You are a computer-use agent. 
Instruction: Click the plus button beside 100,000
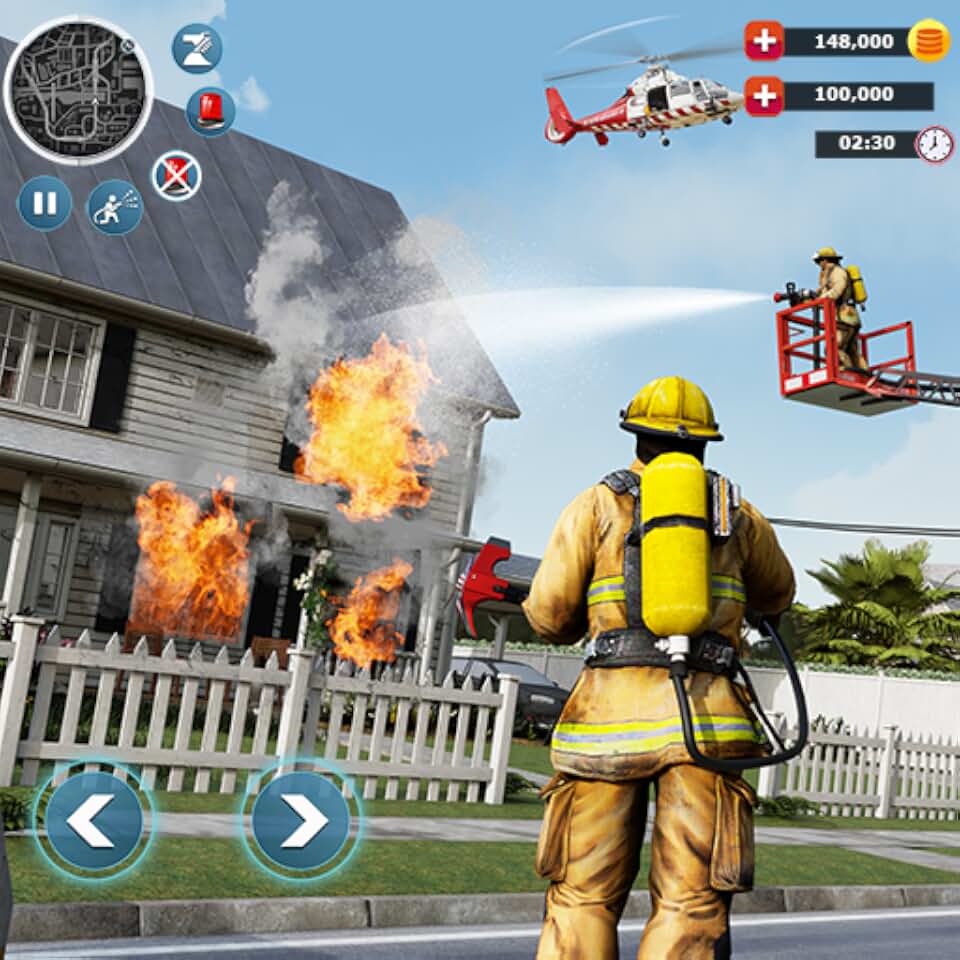pyautogui.click(x=764, y=96)
